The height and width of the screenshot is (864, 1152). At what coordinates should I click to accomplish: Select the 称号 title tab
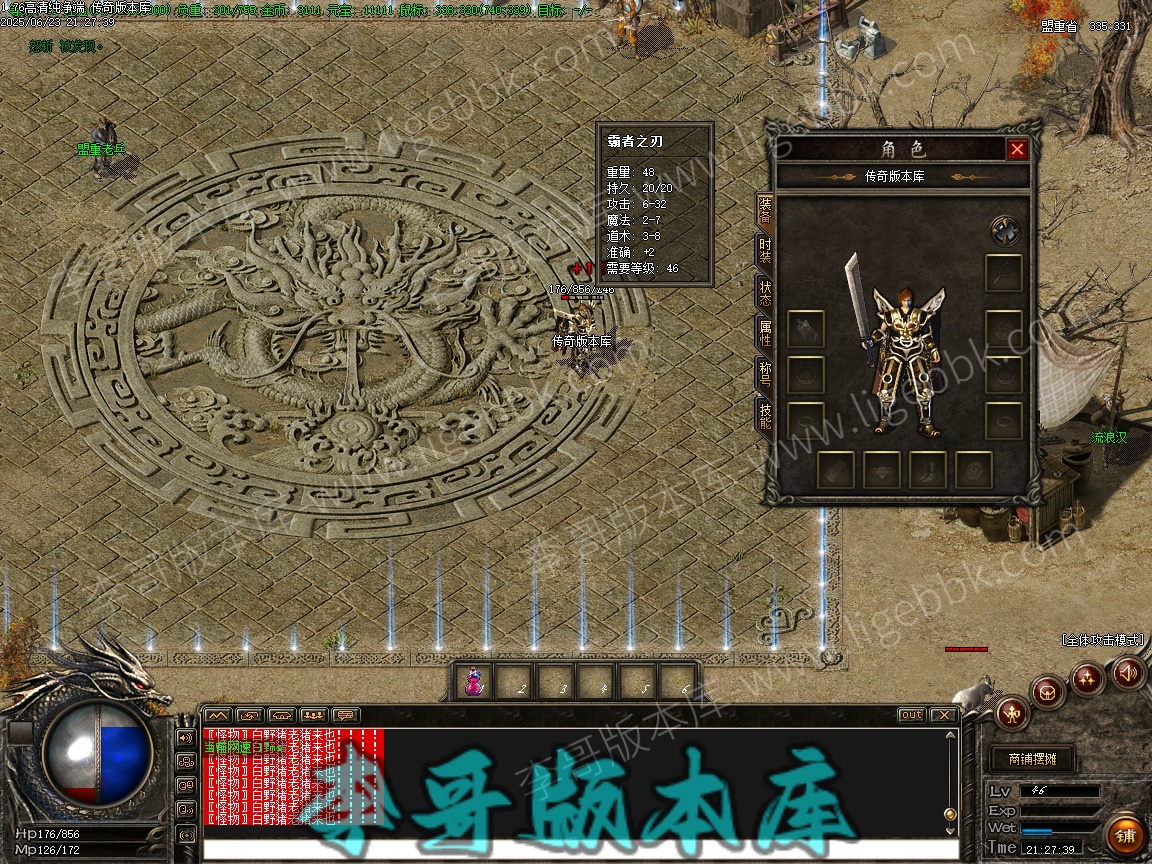tap(765, 377)
